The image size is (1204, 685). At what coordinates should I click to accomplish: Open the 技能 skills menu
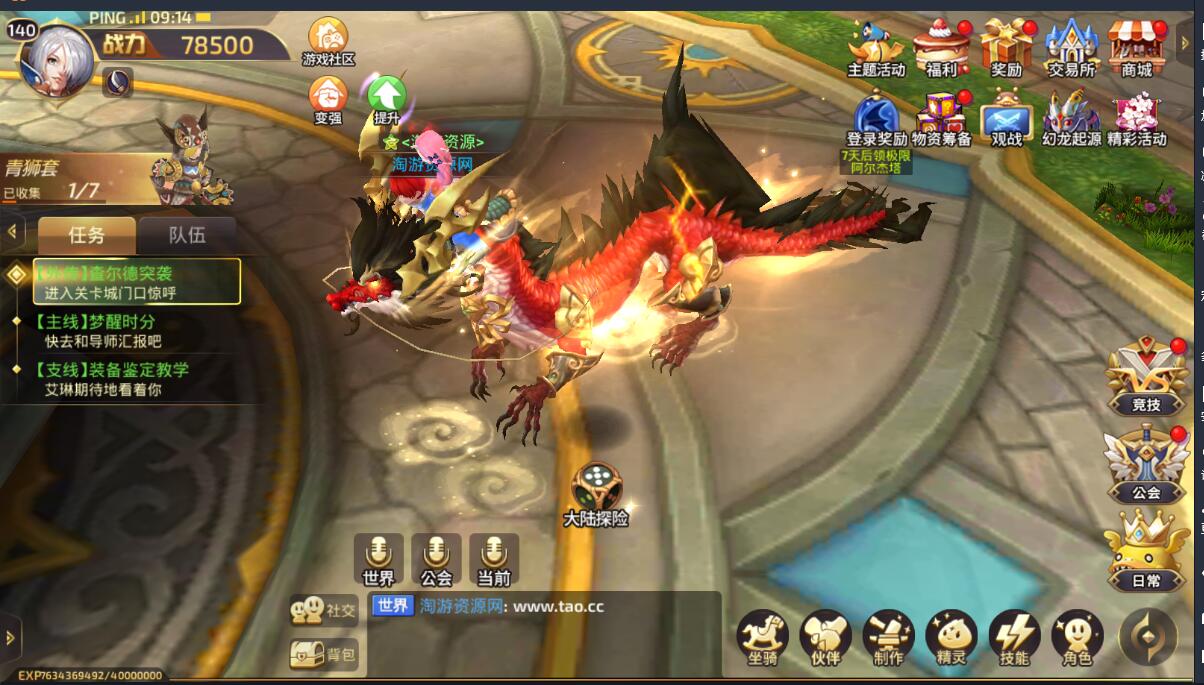tap(1014, 637)
